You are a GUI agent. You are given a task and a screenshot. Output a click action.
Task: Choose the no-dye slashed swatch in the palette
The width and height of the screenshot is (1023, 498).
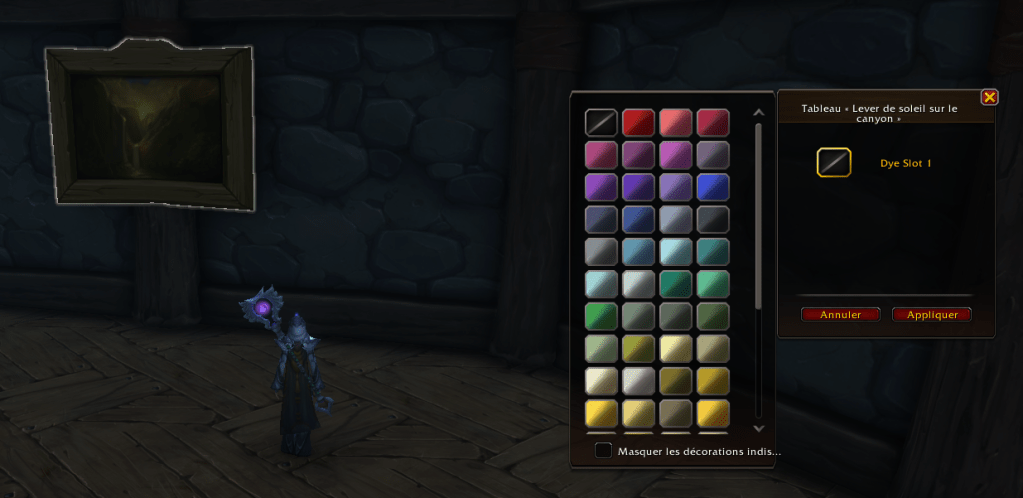[x=601, y=122]
